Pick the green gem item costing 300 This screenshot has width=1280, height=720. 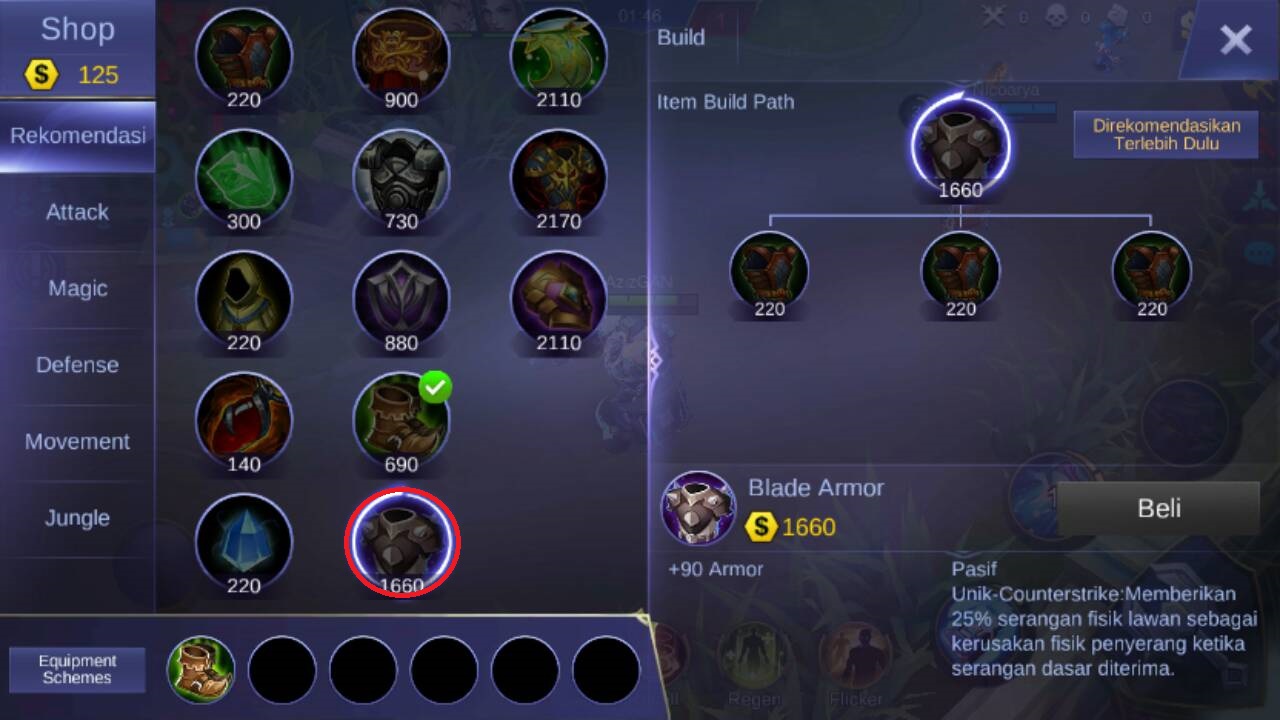pyautogui.click(x=244, y=177)
